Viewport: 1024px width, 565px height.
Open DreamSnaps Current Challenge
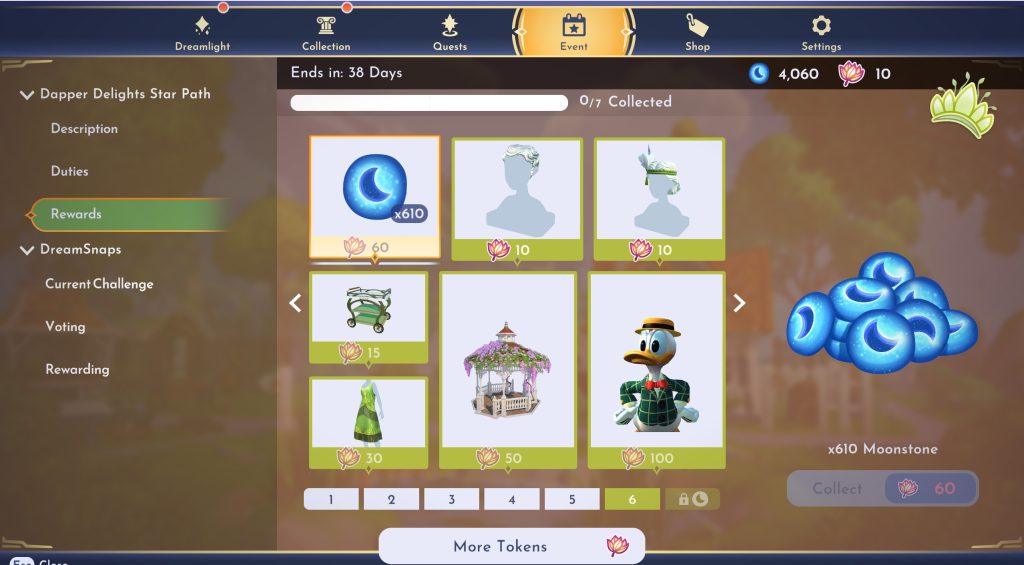click(99, 284)
